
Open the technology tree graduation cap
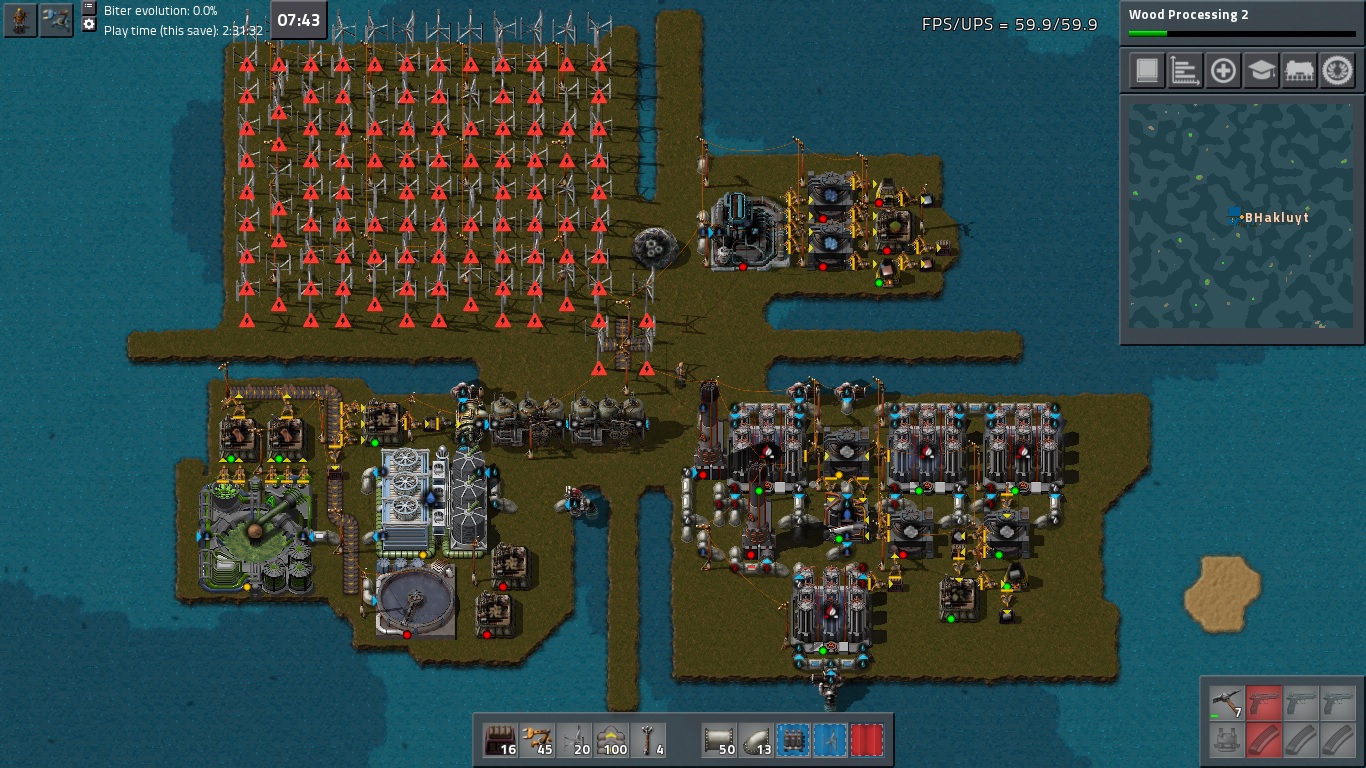(1261, 71)
